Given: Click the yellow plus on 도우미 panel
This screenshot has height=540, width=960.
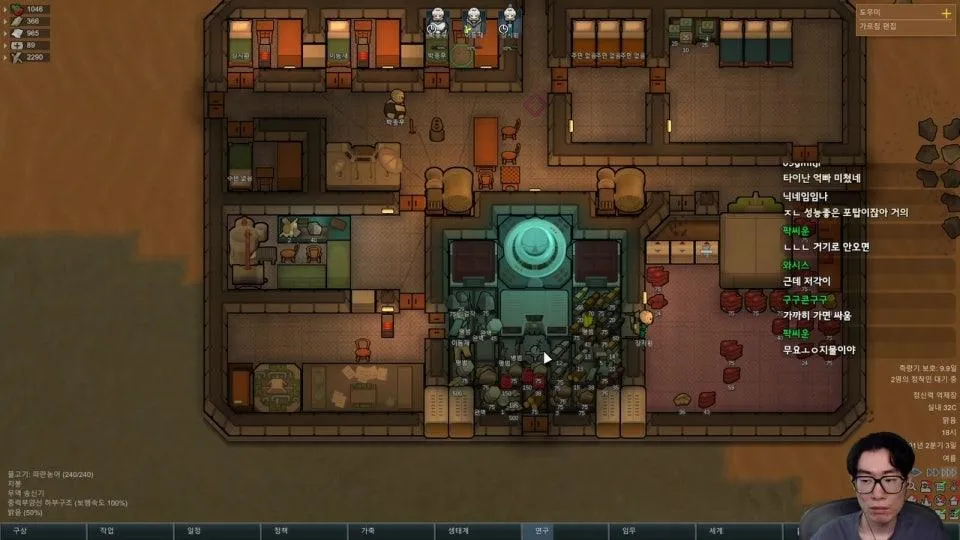Looking at the screenshot, I should coord(946,13).
